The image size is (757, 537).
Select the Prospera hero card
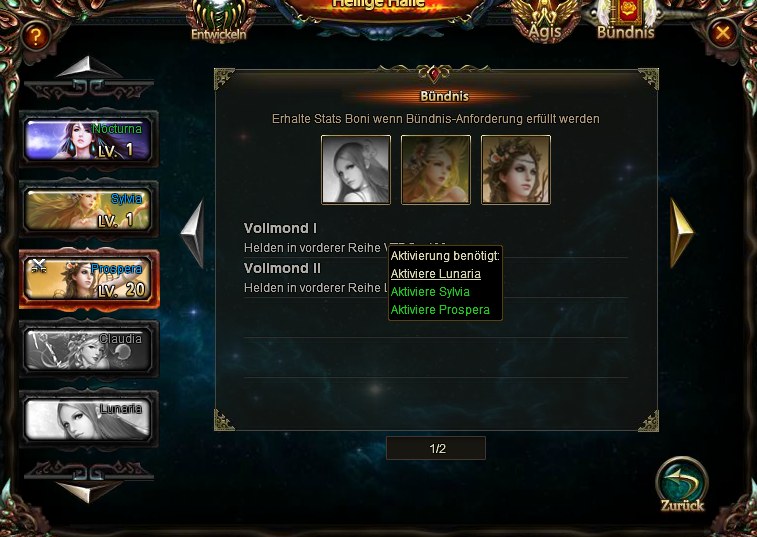[x=88, y=280]
